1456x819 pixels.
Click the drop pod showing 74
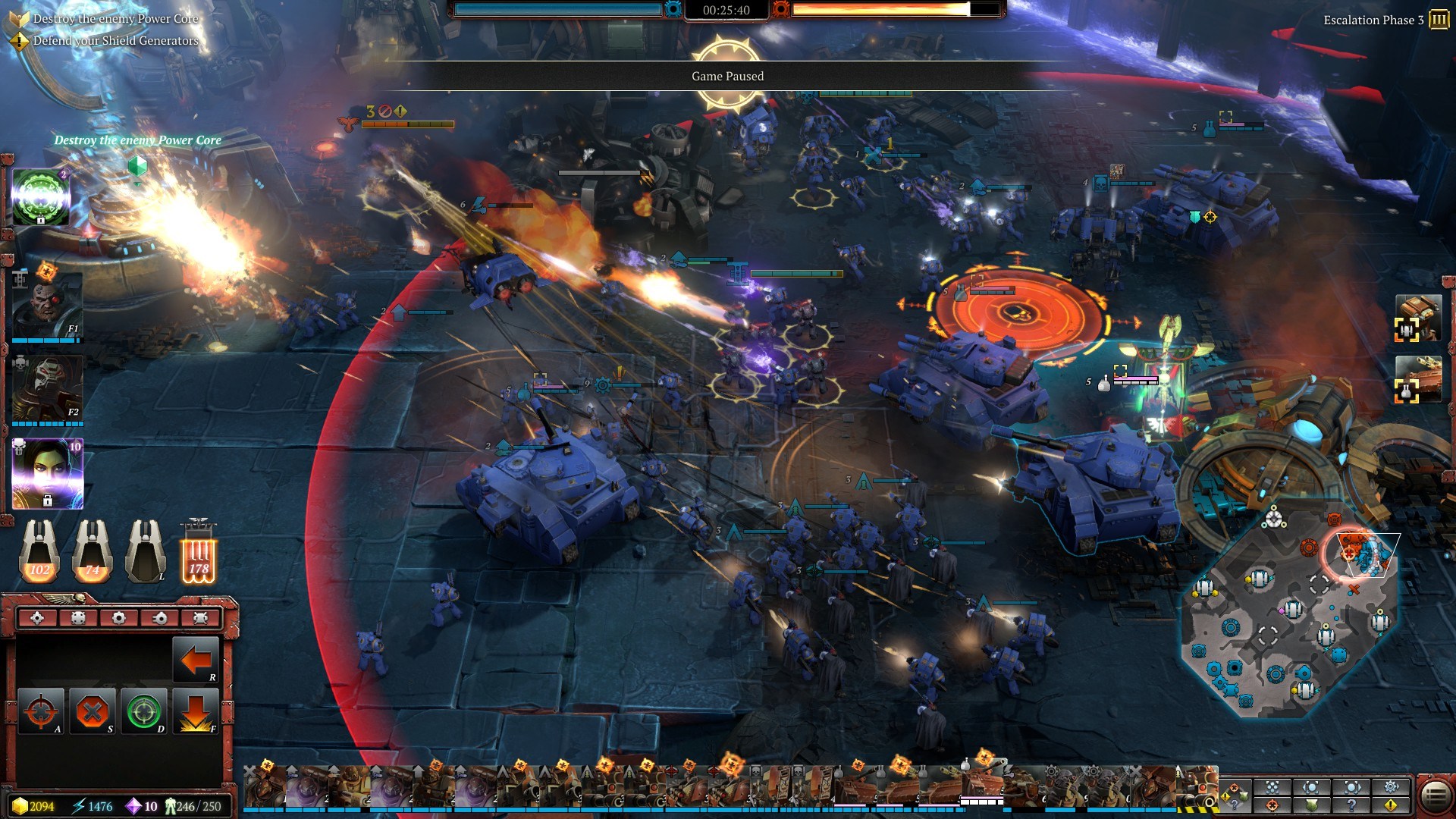click(x=93, y=551)
